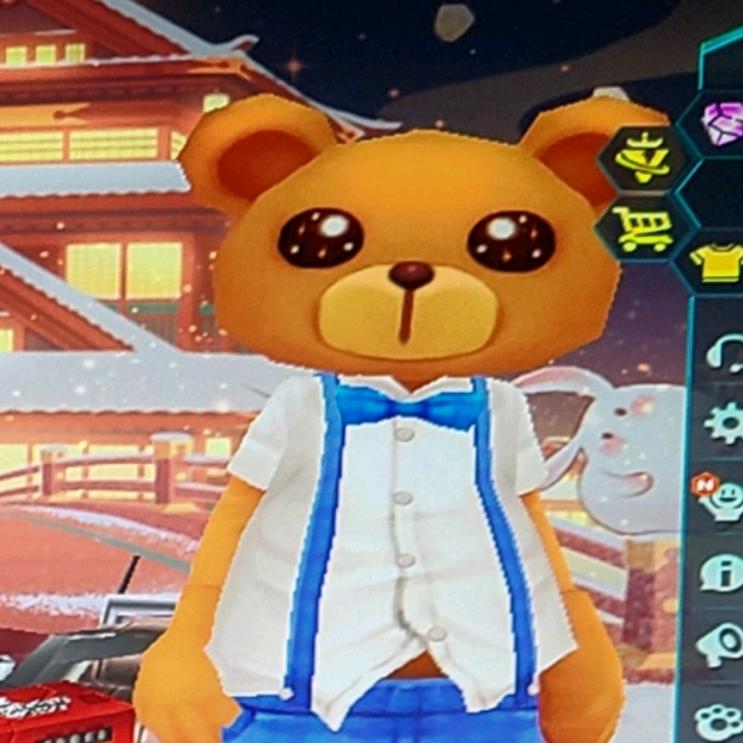Open the megaphone announcements
The width and height of the screenshot is (743, 743).
click(x=723, y=640)
